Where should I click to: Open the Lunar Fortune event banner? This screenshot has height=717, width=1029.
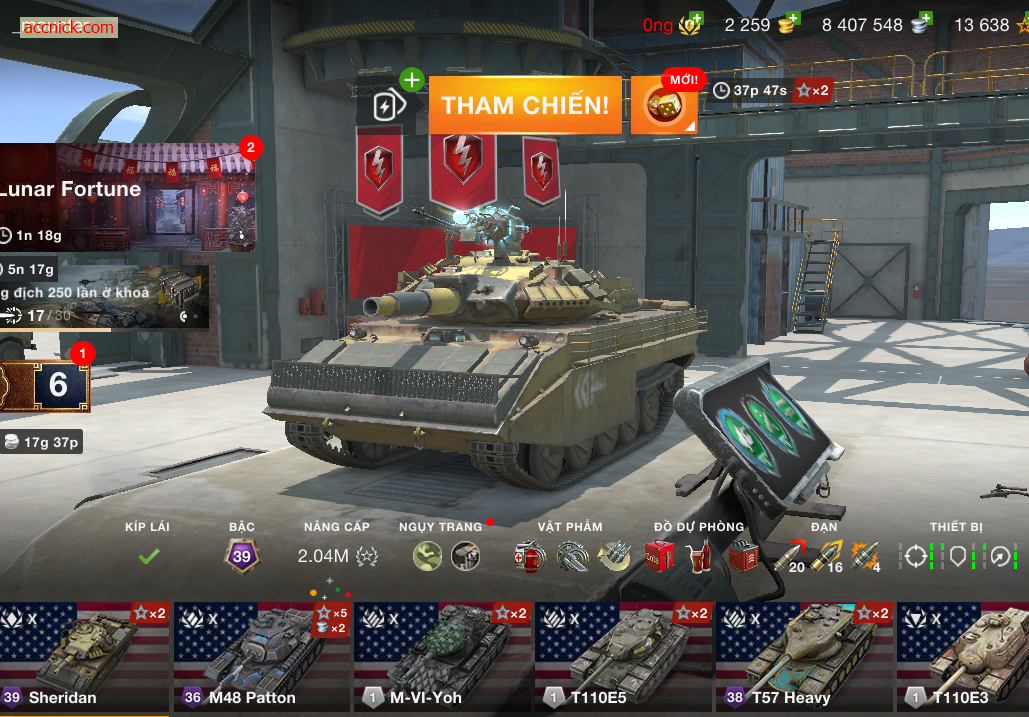click(125, 196)
